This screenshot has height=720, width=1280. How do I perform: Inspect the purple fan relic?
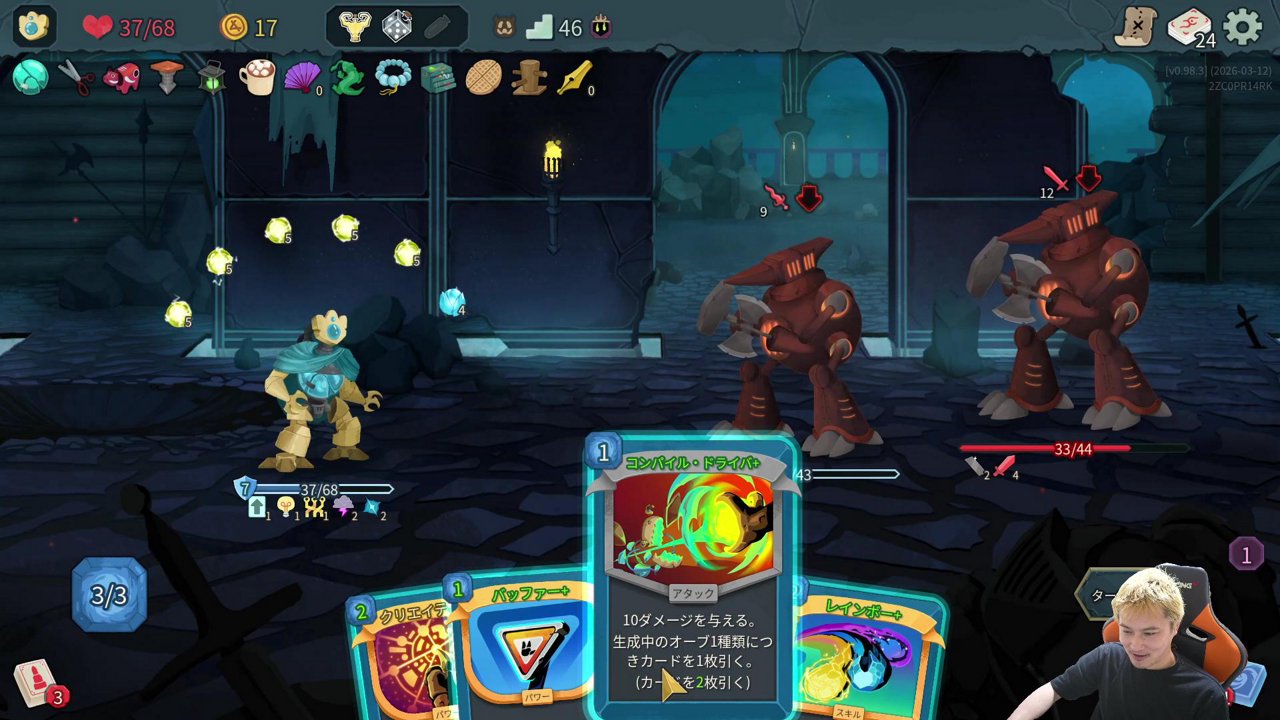pyautogui.click(x=302, y=77)
